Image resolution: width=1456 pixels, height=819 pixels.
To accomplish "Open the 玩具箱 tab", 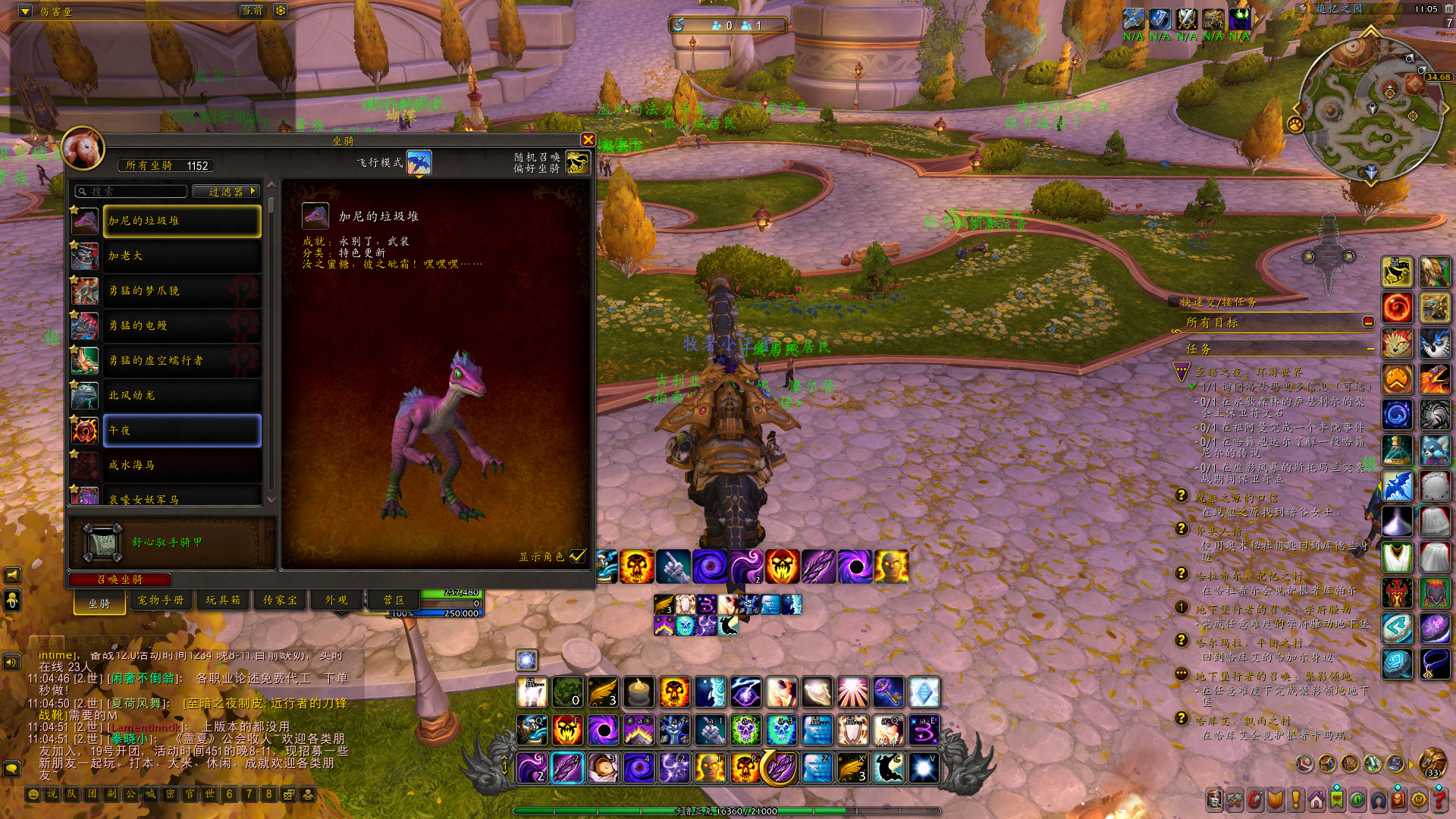I will [223, 600].
